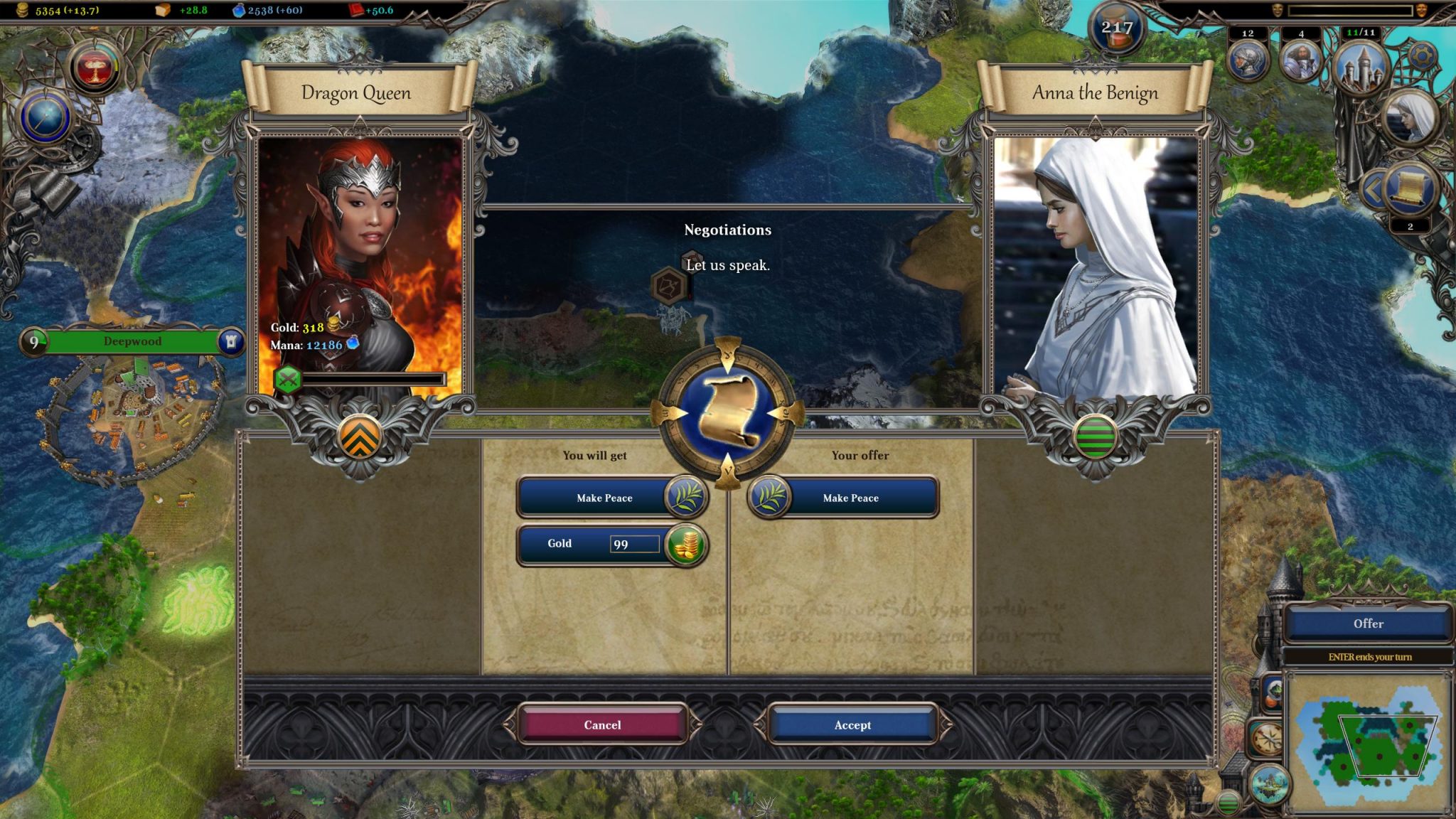Open the blue orb research icon
The width and height of the screenshot is (1456, 819).
pyautogui.click(x=47, y=117)
